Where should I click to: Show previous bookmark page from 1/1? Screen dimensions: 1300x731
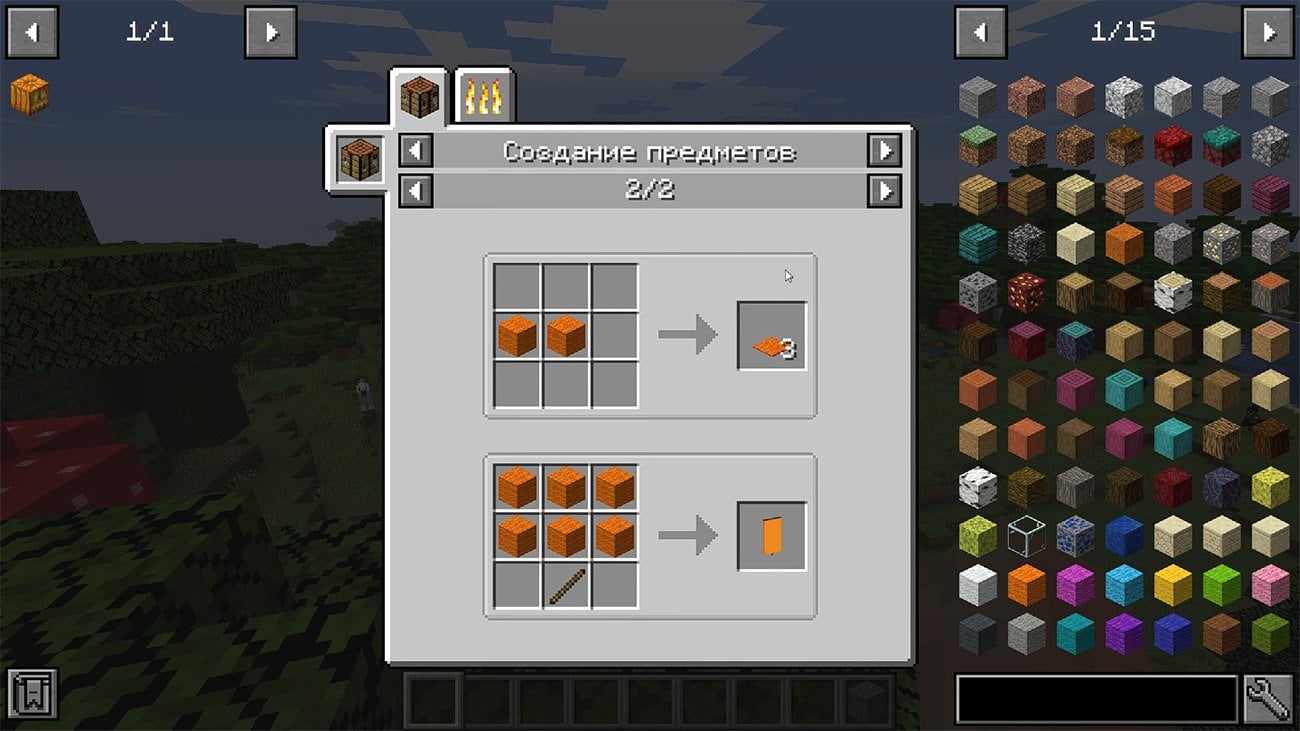(32, 33)
